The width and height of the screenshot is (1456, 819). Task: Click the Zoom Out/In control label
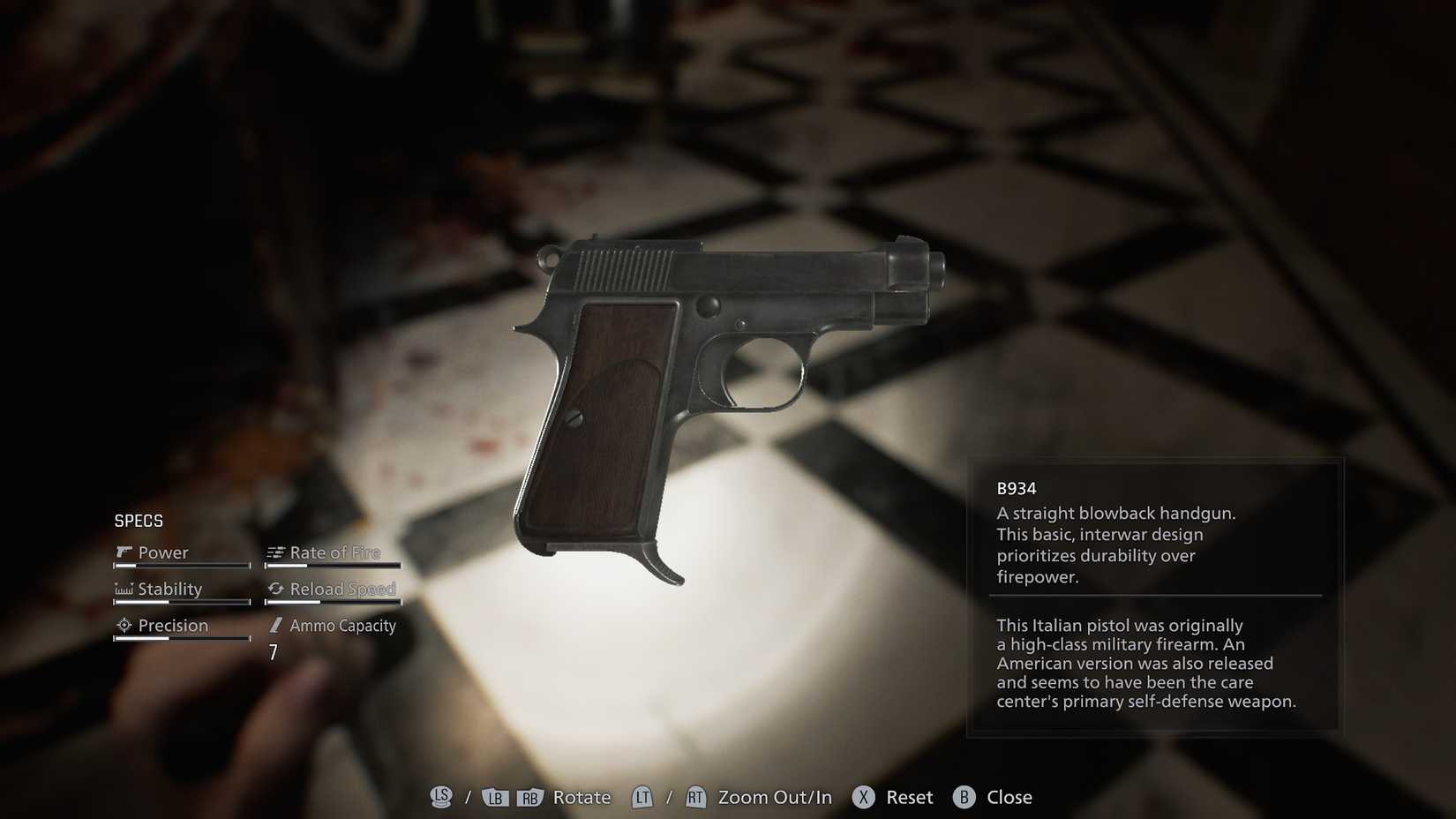pyautogui.click(x=775, y=797)
